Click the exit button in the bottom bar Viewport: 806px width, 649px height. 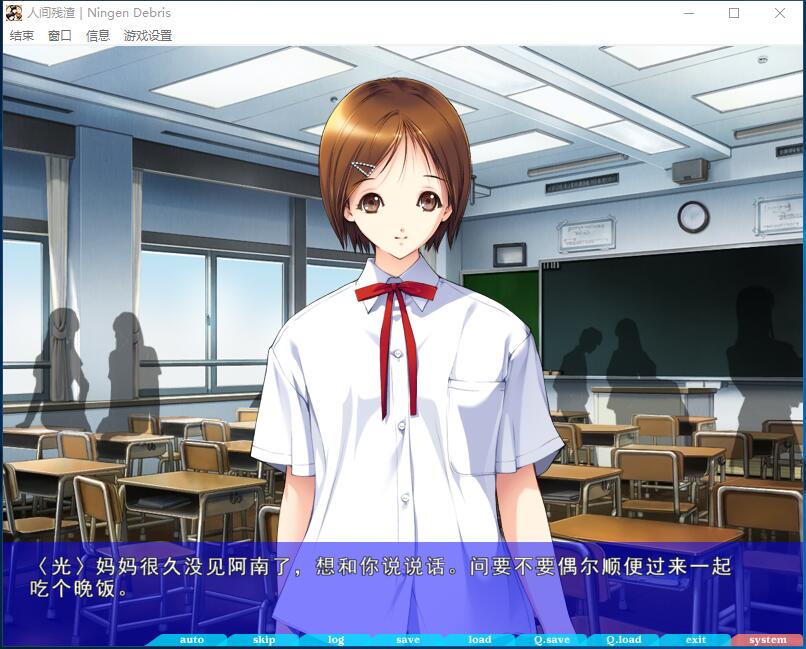pyautogui.click(x=696, y=640)
